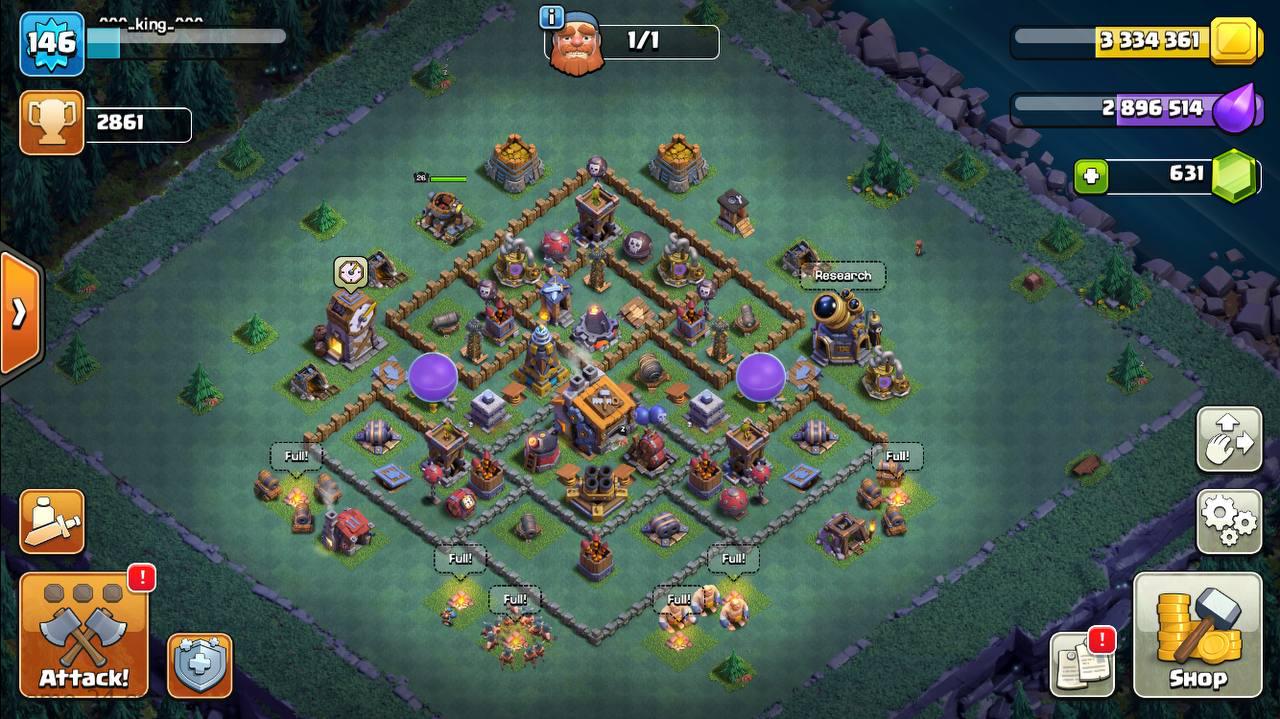Open the Shop

click(1197, 635)
